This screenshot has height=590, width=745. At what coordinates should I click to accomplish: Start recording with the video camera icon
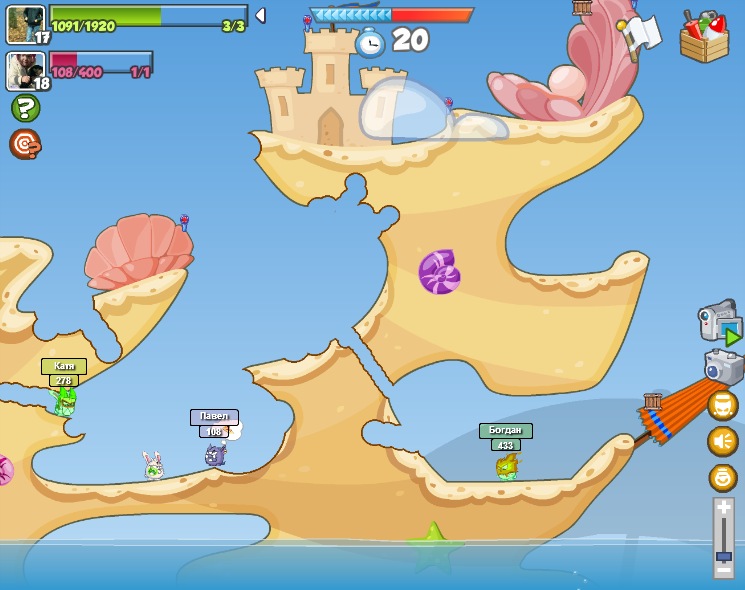720,323
